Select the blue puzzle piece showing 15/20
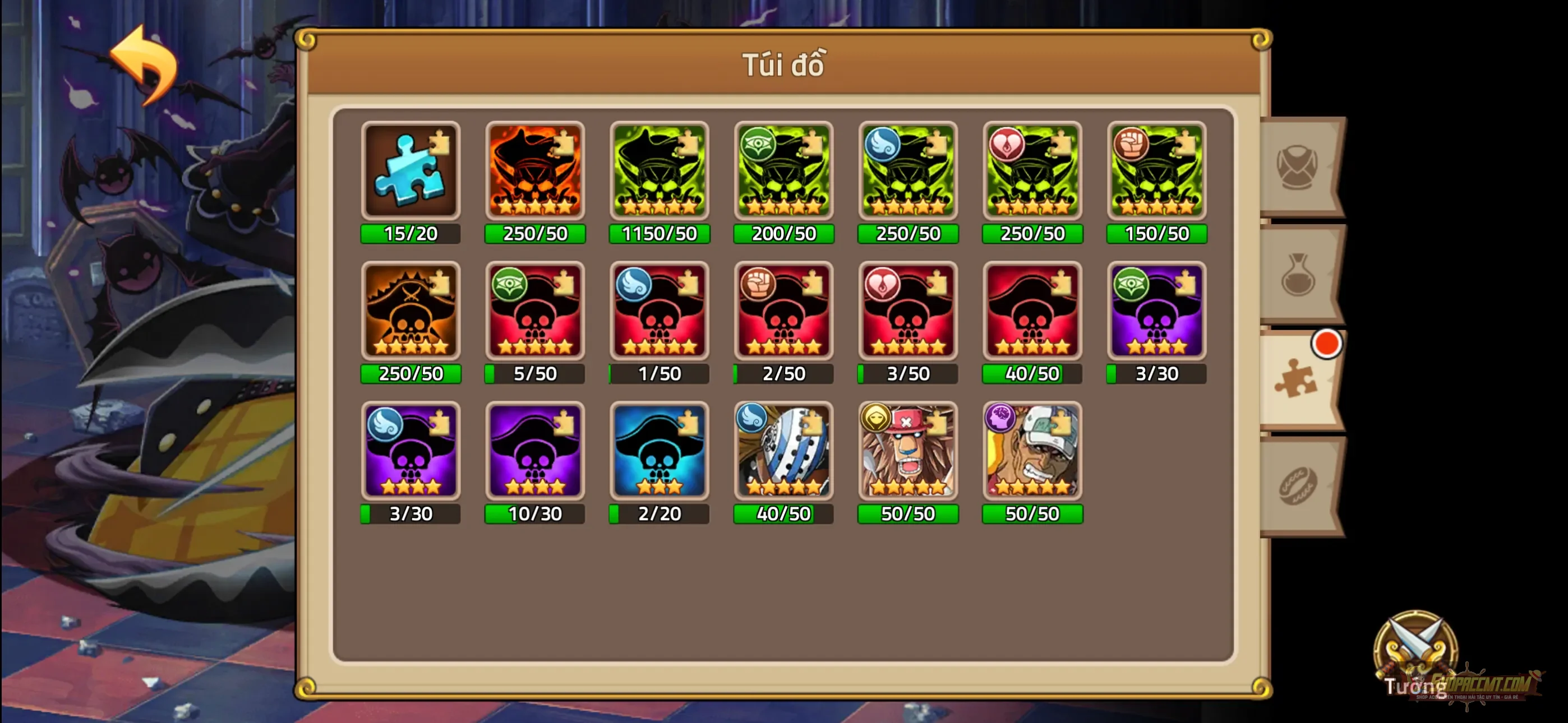Image resolution: width=1568 pixels, height=723 pixels. (409, 172)
